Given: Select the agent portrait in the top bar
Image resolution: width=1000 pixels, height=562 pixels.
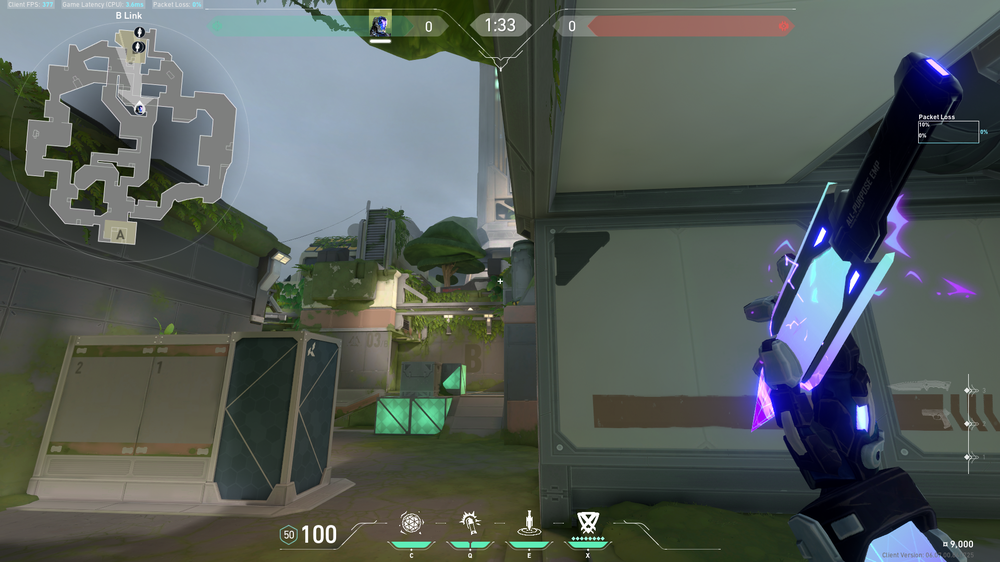Looking at the screenshot, I should [x=379, y=25].
